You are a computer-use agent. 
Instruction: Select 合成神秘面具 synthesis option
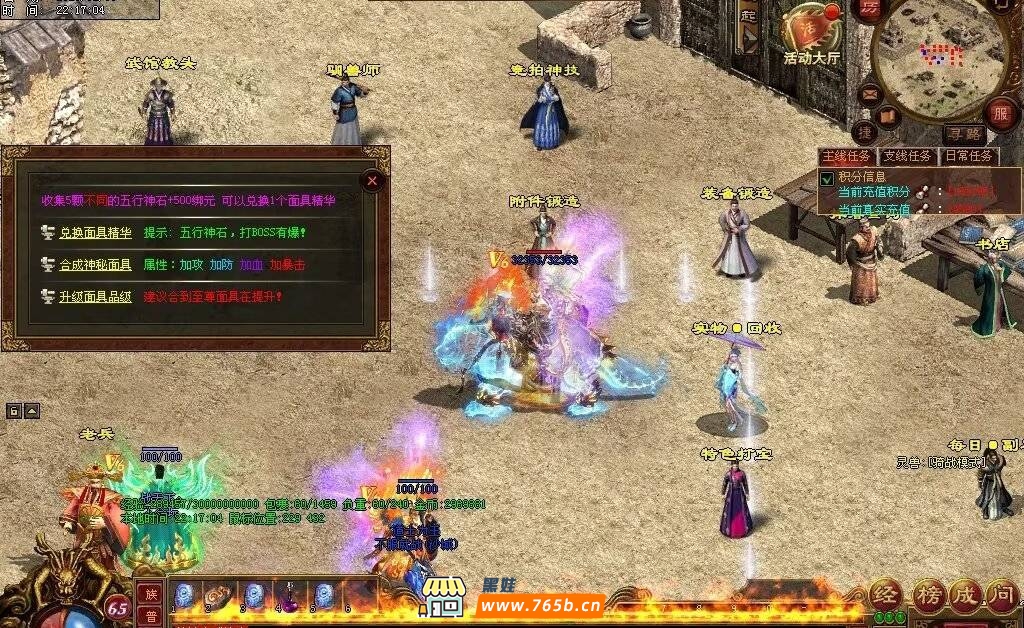click(95, 265)
